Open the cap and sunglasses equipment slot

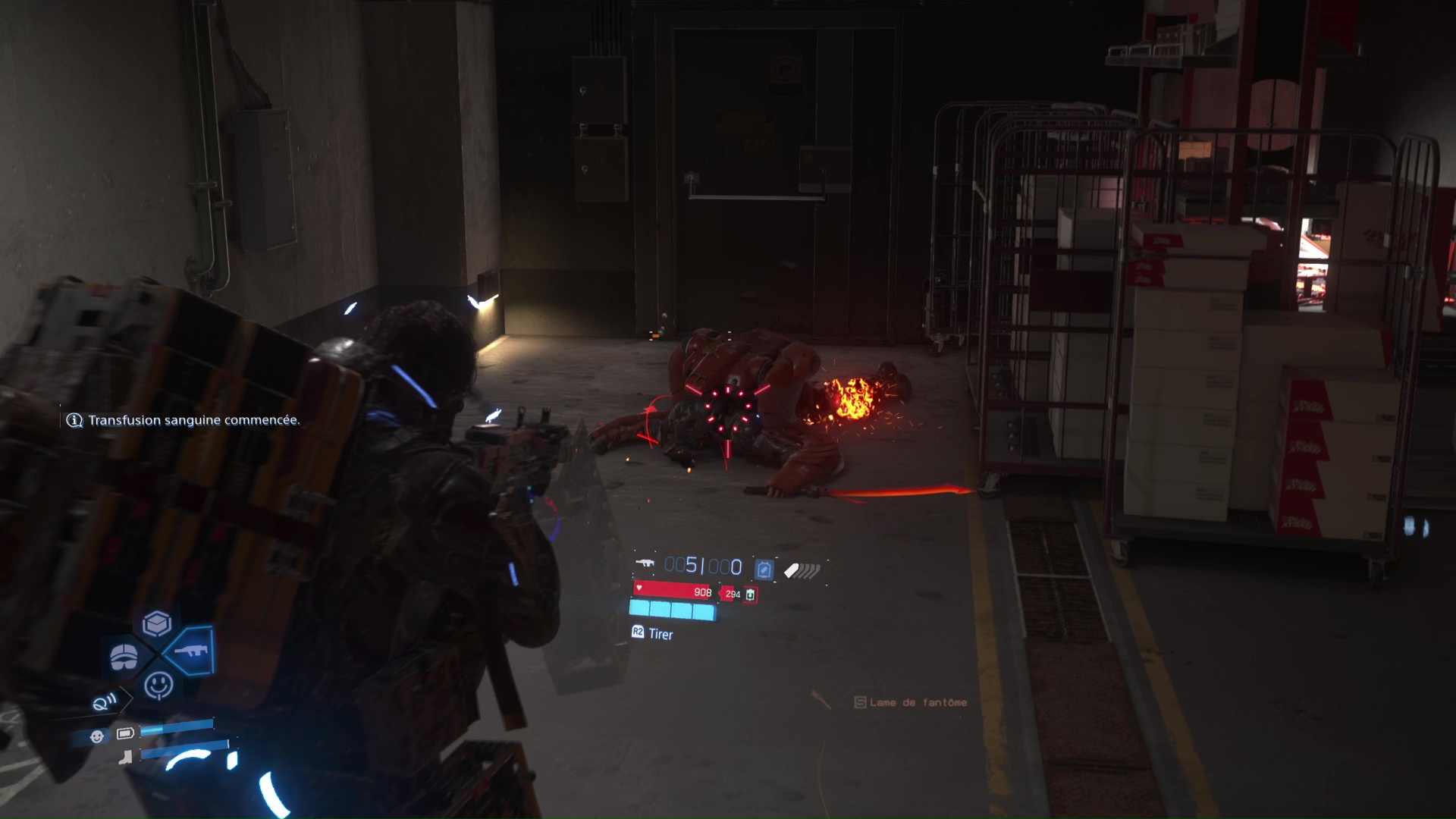(124, 657)
